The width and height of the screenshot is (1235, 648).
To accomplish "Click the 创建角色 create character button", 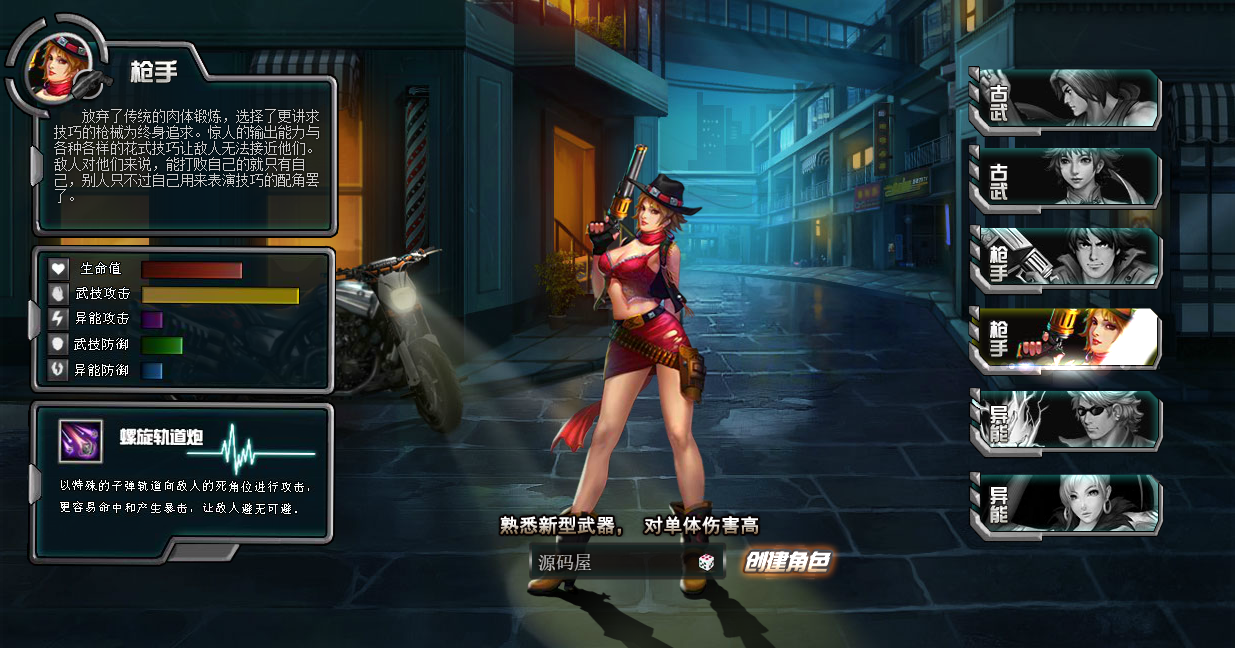I will tap(787, 562).
